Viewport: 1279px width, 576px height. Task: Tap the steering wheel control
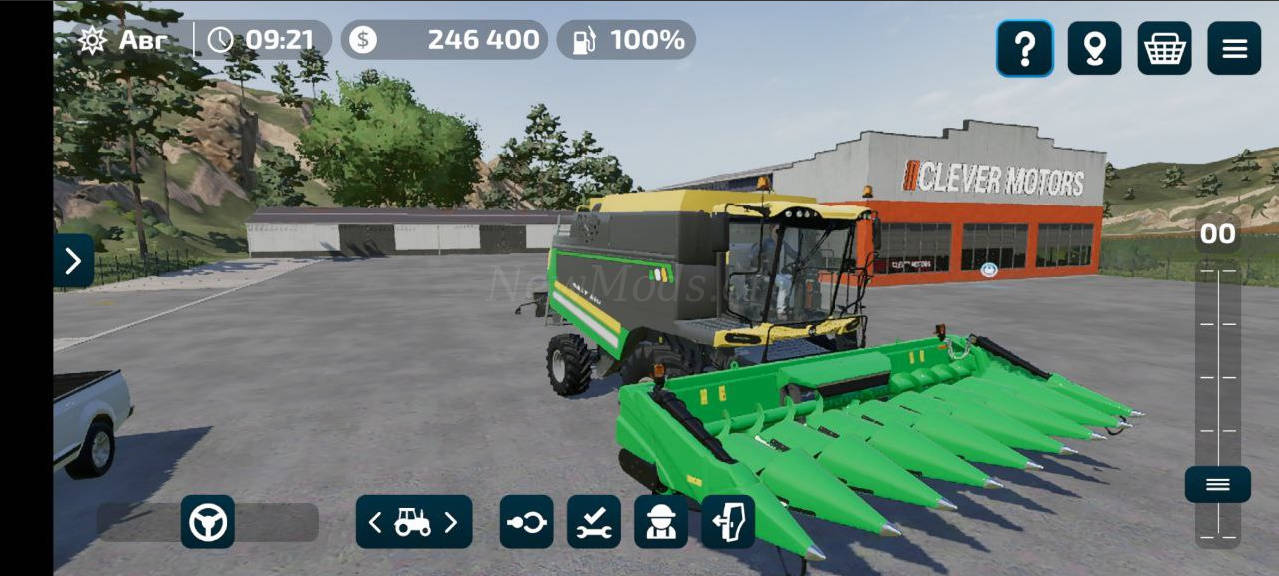[x=208, y=522]
